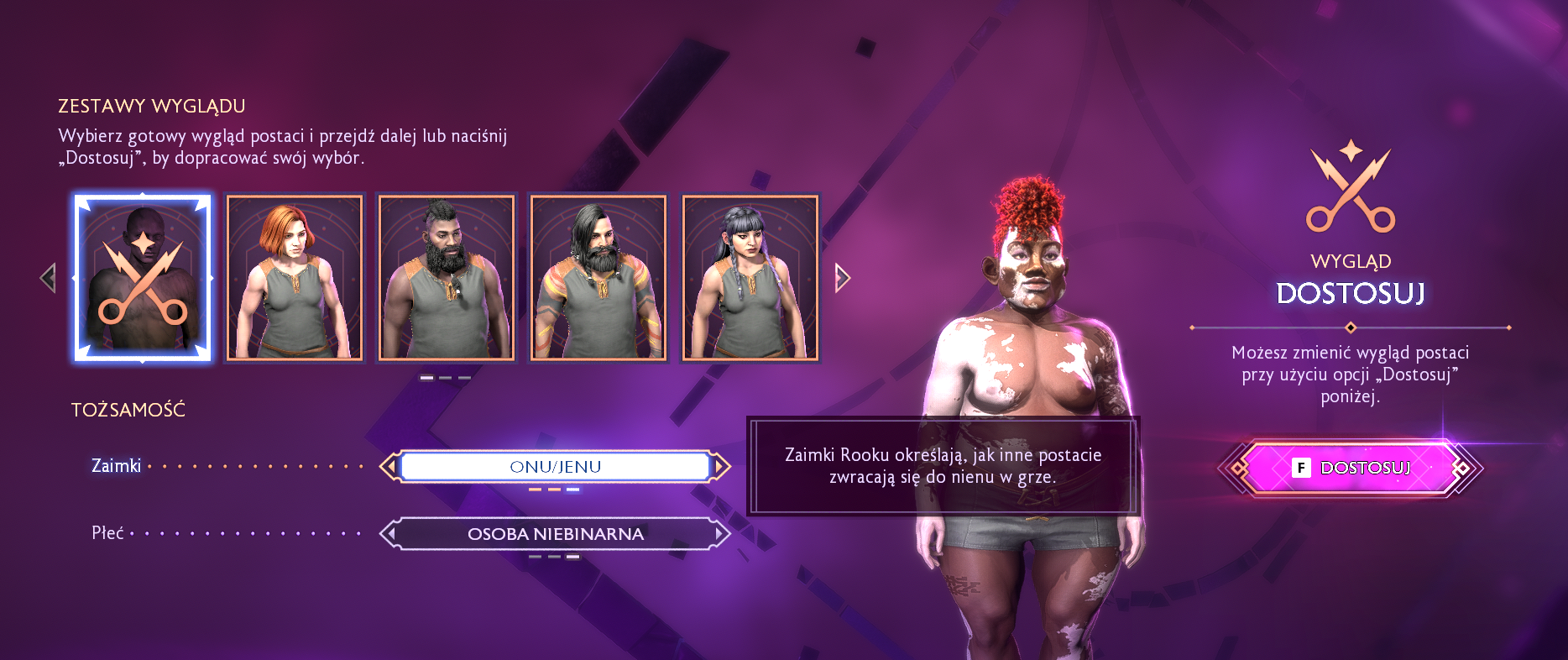Change Płeć gender to next option
1568x660 pixels.
point(721,534)
